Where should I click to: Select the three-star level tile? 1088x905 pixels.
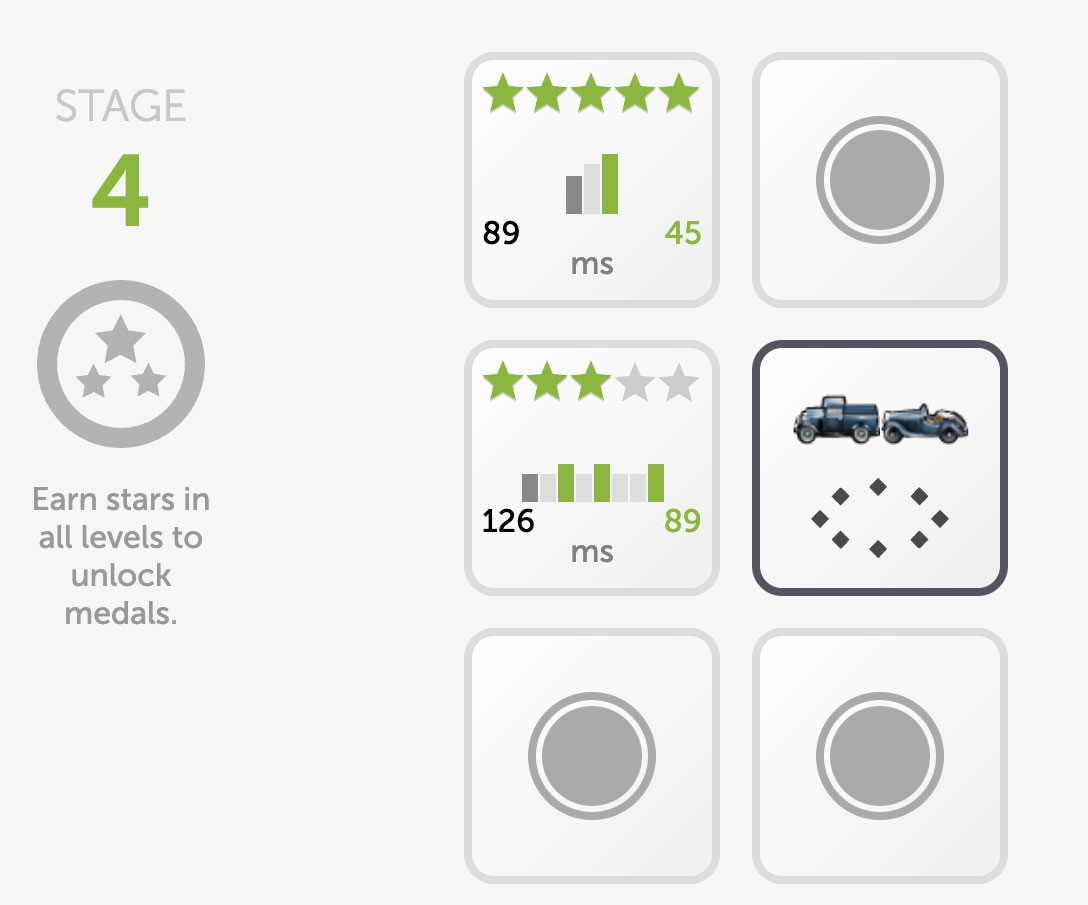click(592, 468)
